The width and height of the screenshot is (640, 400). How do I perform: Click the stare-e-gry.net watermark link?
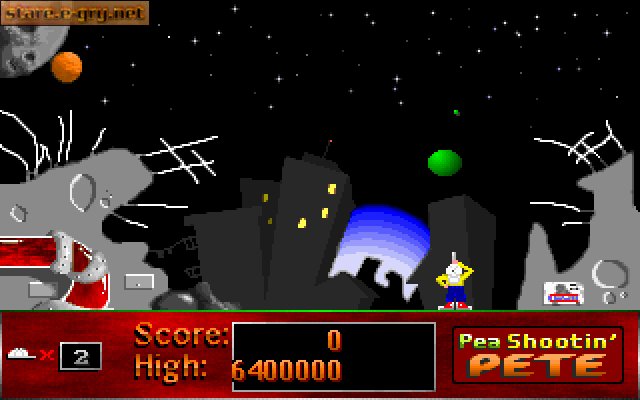coord(75,13)
